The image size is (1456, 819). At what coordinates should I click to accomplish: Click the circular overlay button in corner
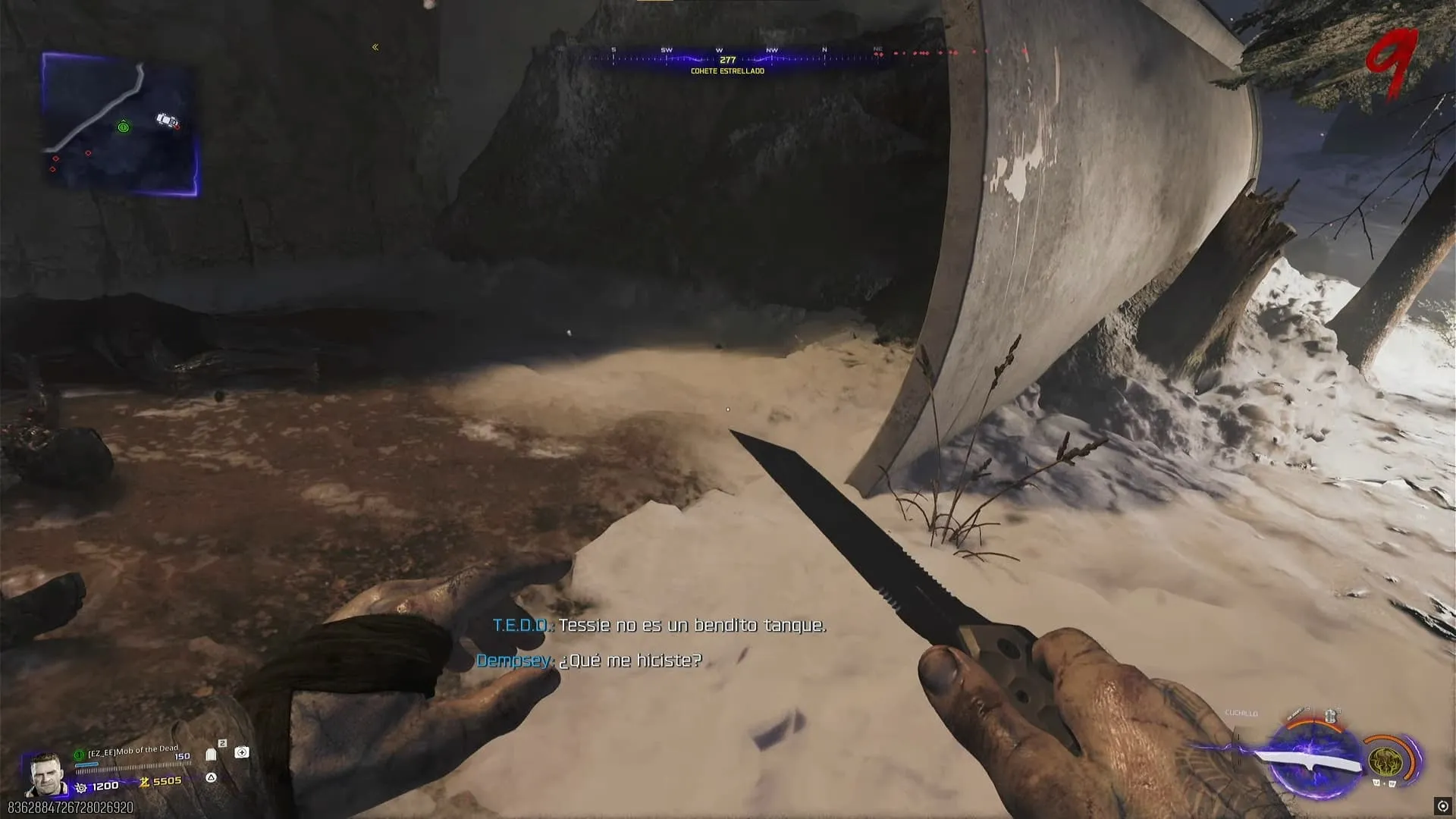1442,806
